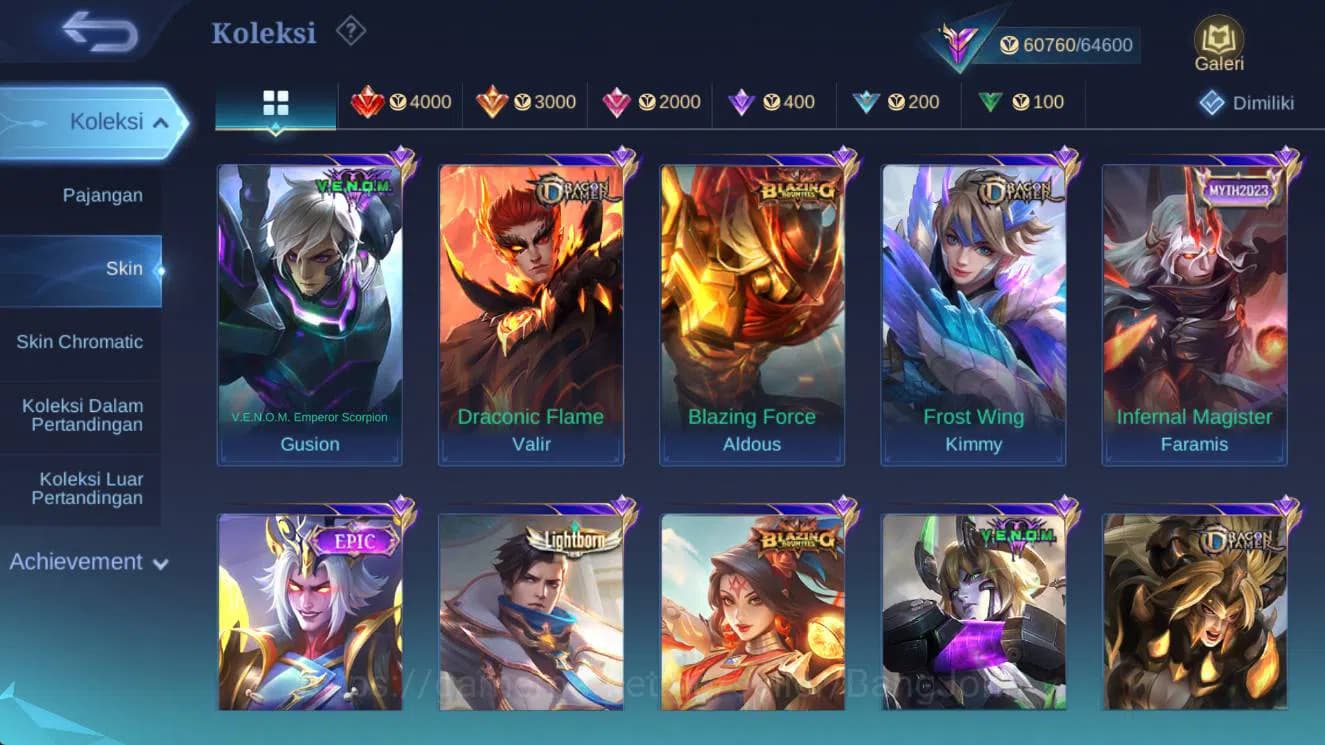Open the Skin Chromatic section
The width and height of the screenshot is (1325, 745).
82,341
